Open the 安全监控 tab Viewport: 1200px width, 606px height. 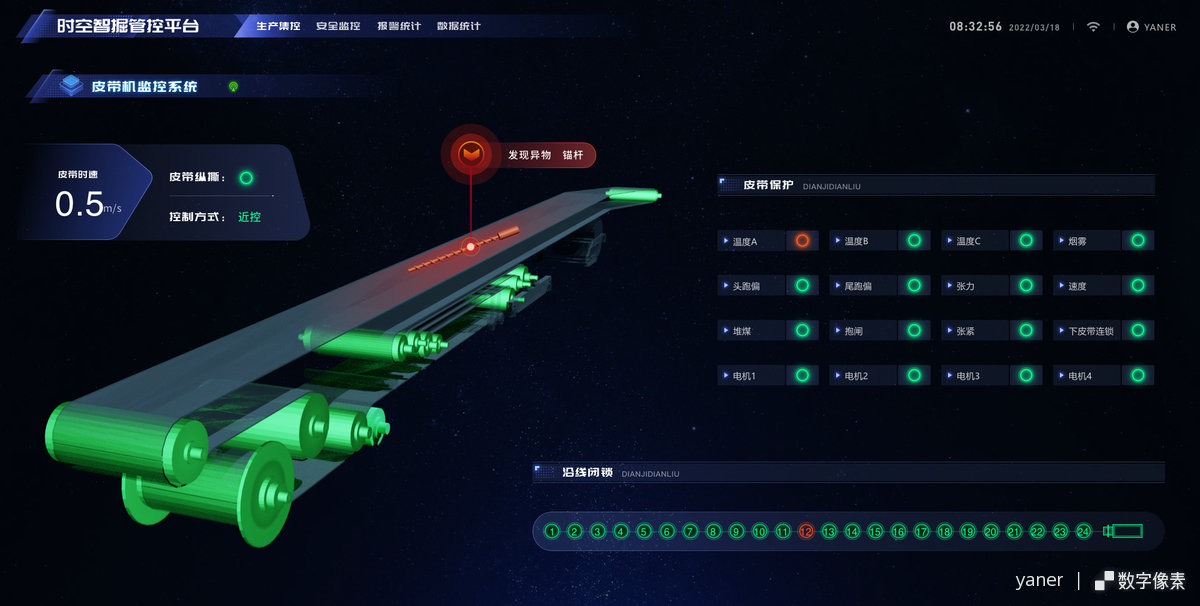click(338, 26)
